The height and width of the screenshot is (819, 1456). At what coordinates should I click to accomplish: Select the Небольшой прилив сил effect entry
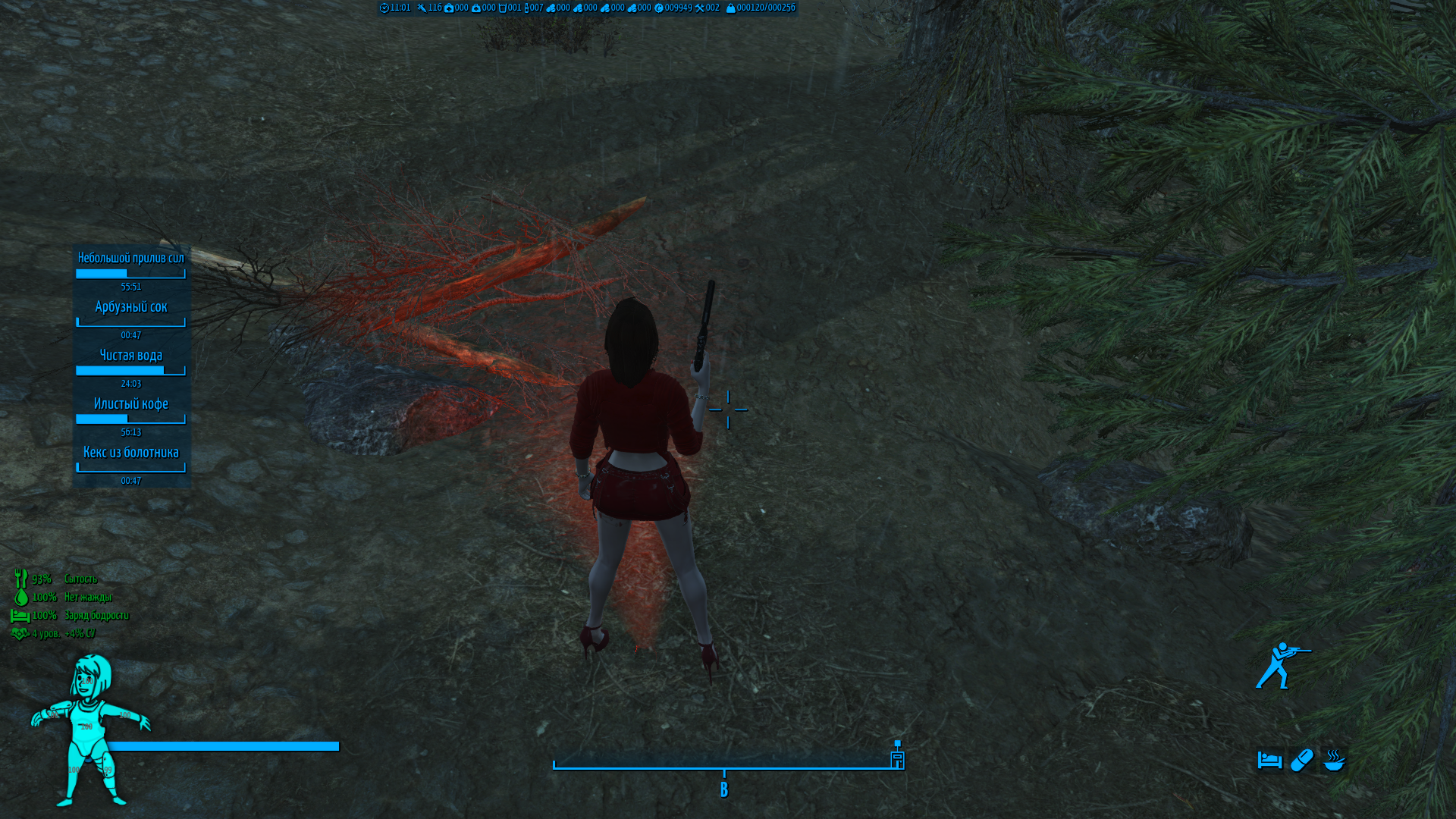click(x=130, y=259)
